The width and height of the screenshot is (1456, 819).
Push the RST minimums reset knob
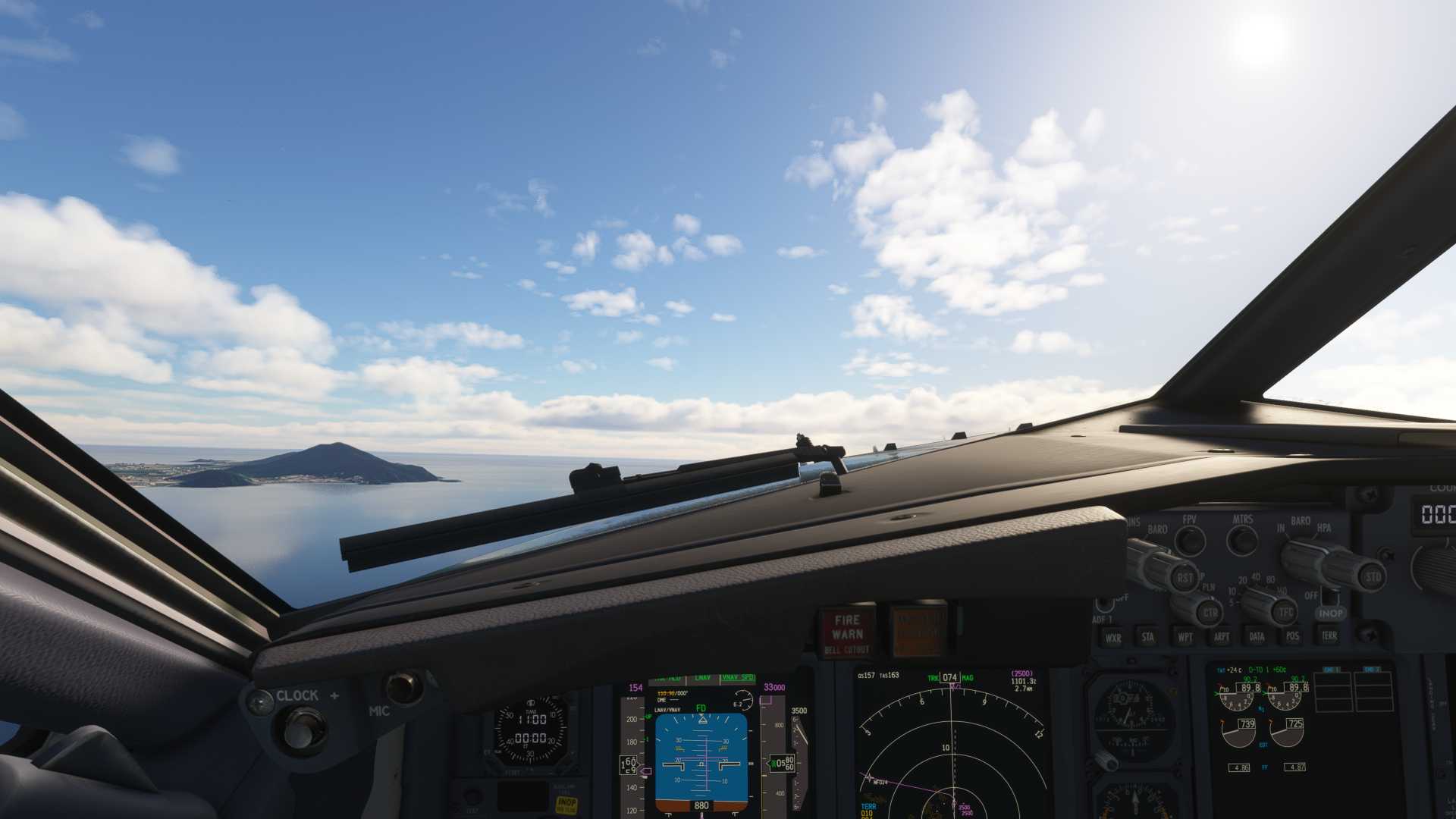point(1184,578)
